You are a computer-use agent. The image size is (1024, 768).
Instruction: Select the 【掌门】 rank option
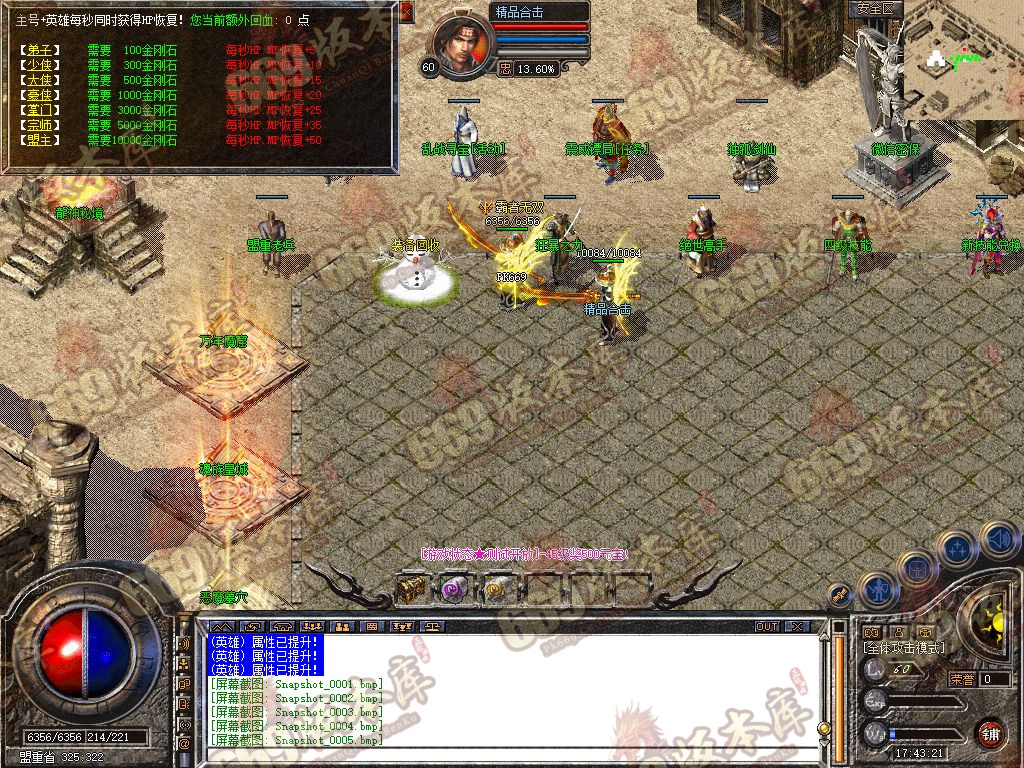point(40,110)
